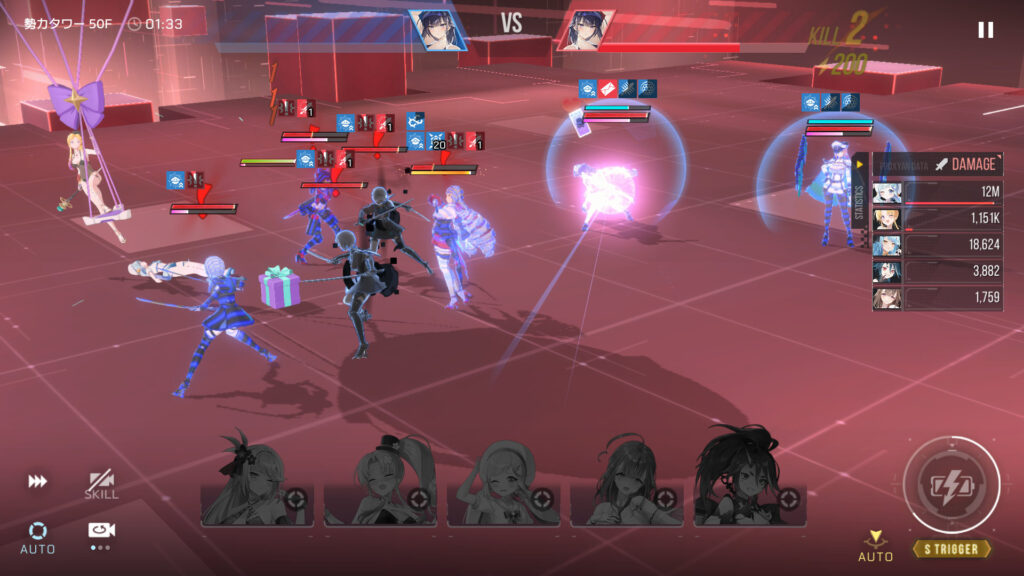1024x576 pixels.
Task: Select the 18,624 damage character row
Action: pos(937,246)
